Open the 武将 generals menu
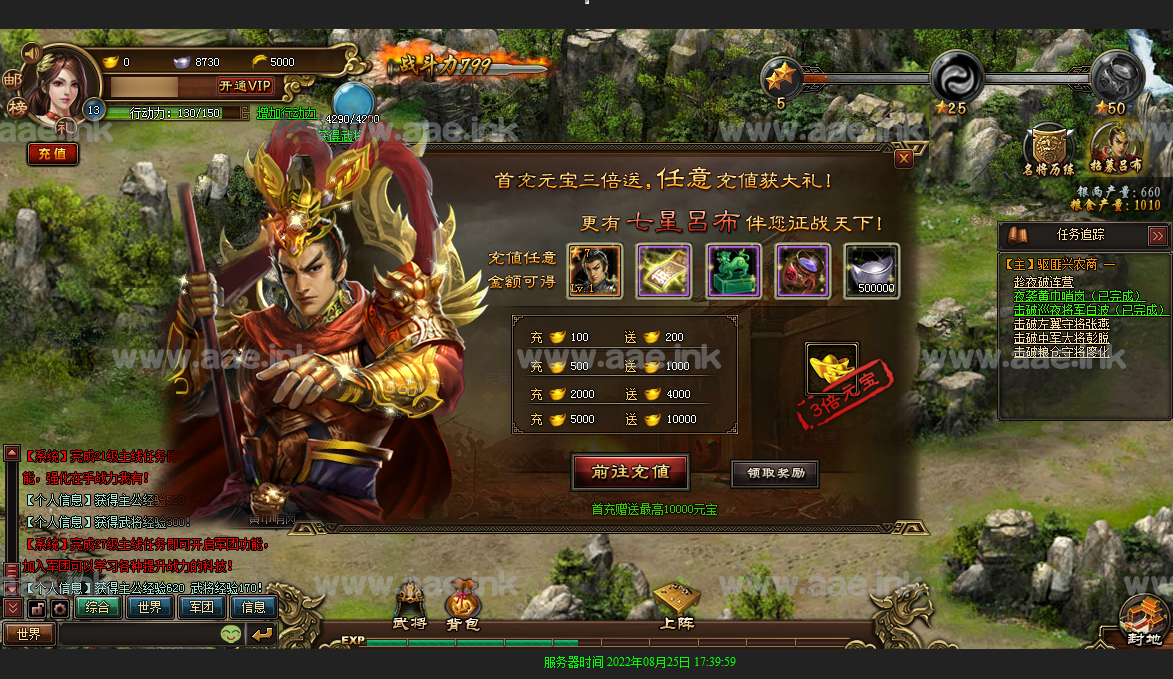Image resolution: width=1173 pixels, height=679 pixels. (410, 606)
